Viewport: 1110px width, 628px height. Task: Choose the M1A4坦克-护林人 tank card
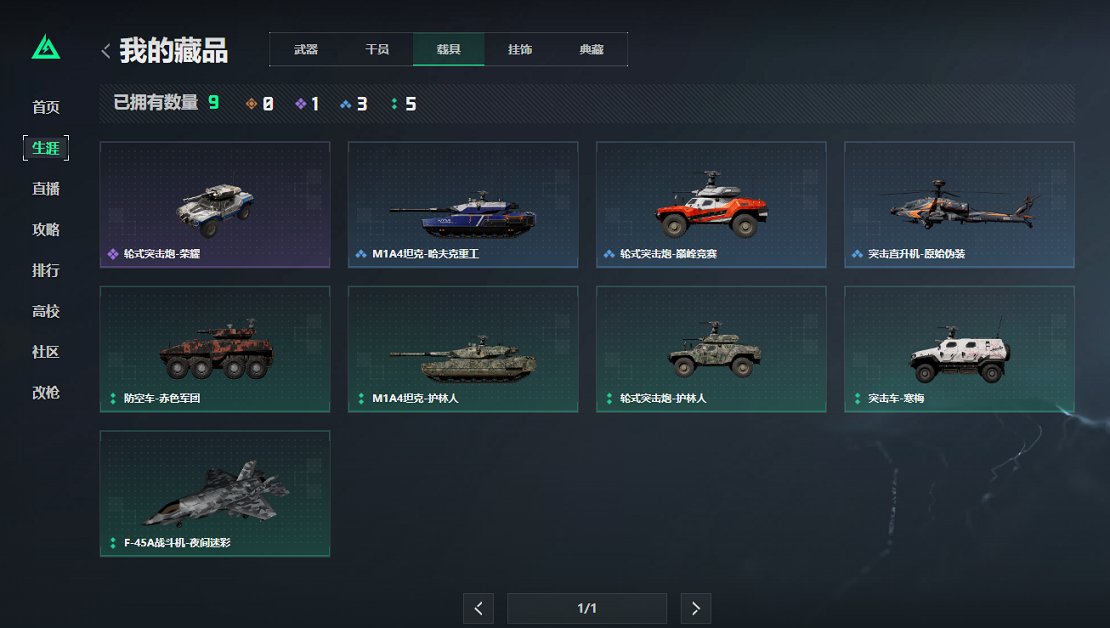(463, 349)
